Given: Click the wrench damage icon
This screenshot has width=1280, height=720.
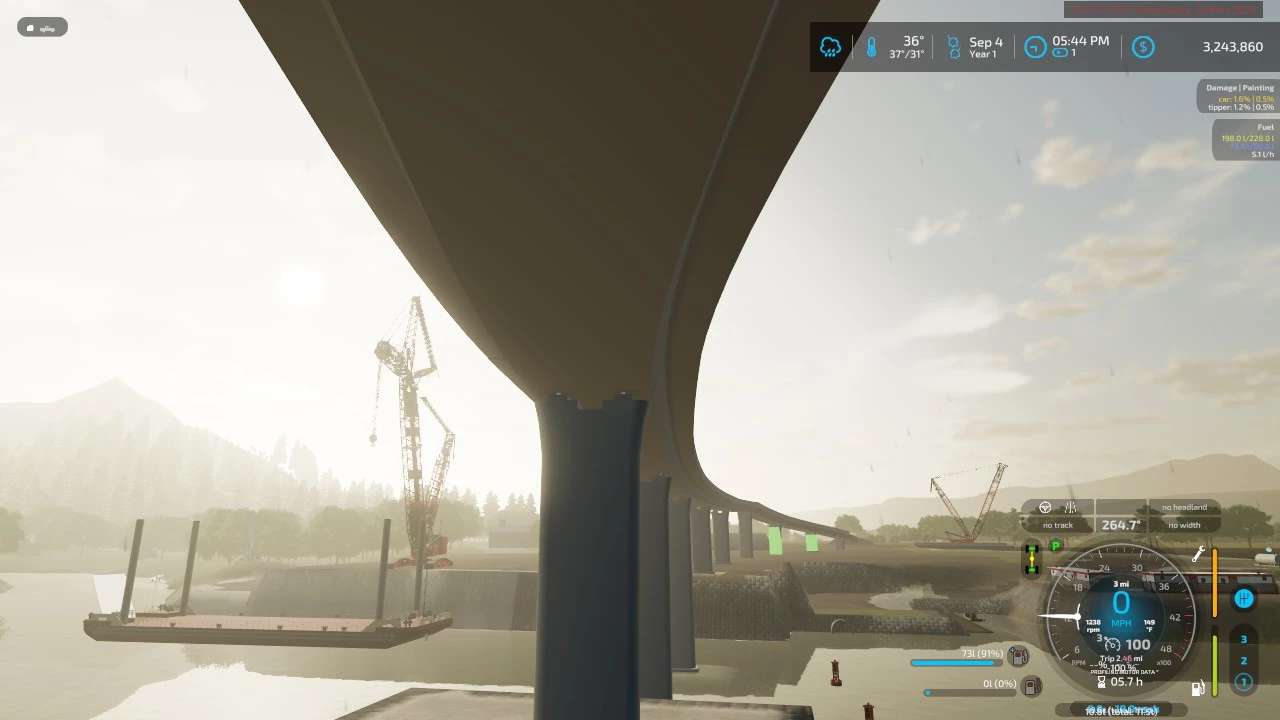Looking at the screenshot, I should pos(1199,554).
